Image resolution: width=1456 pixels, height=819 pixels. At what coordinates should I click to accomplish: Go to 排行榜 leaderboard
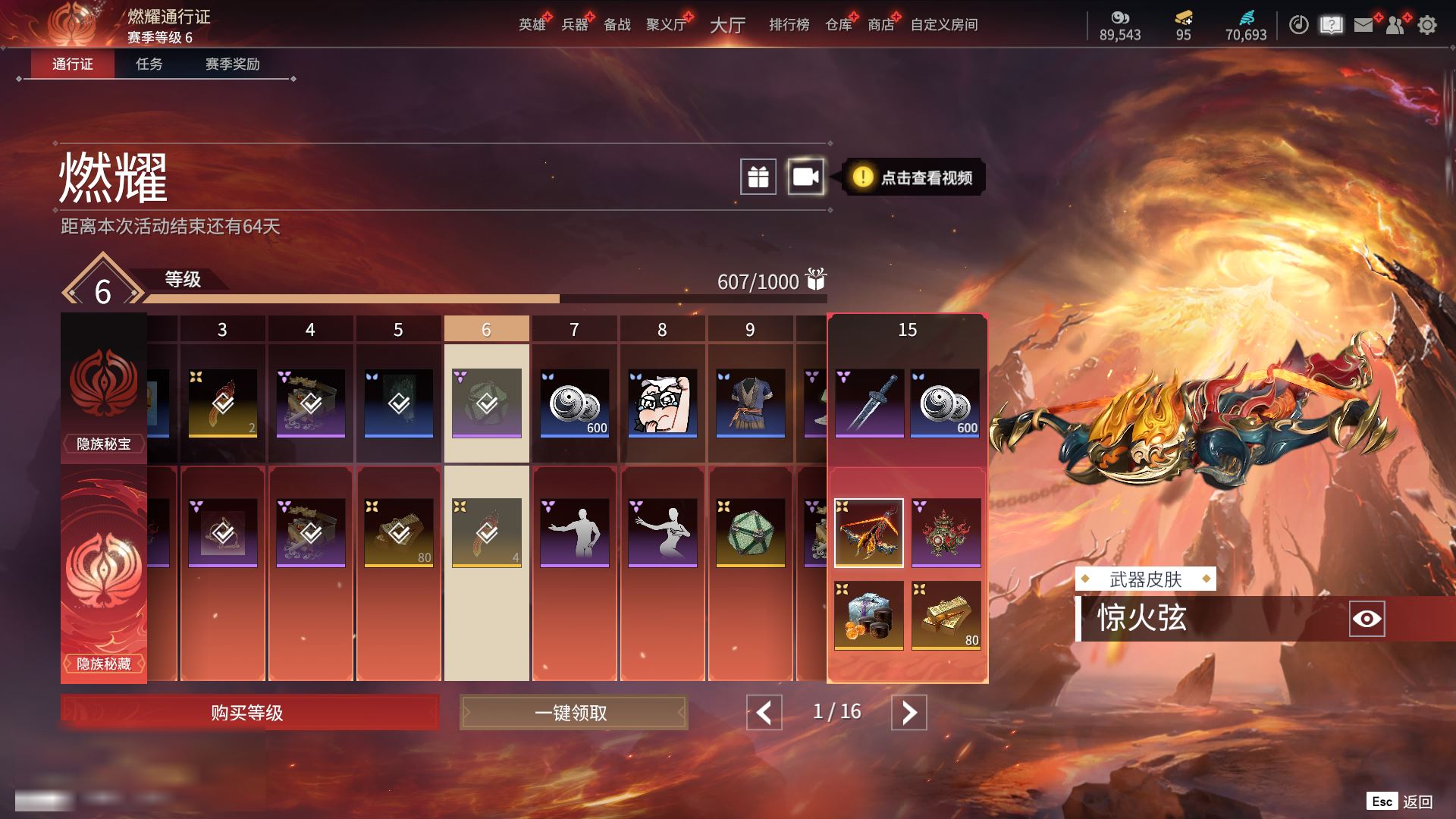pos(789,25)
